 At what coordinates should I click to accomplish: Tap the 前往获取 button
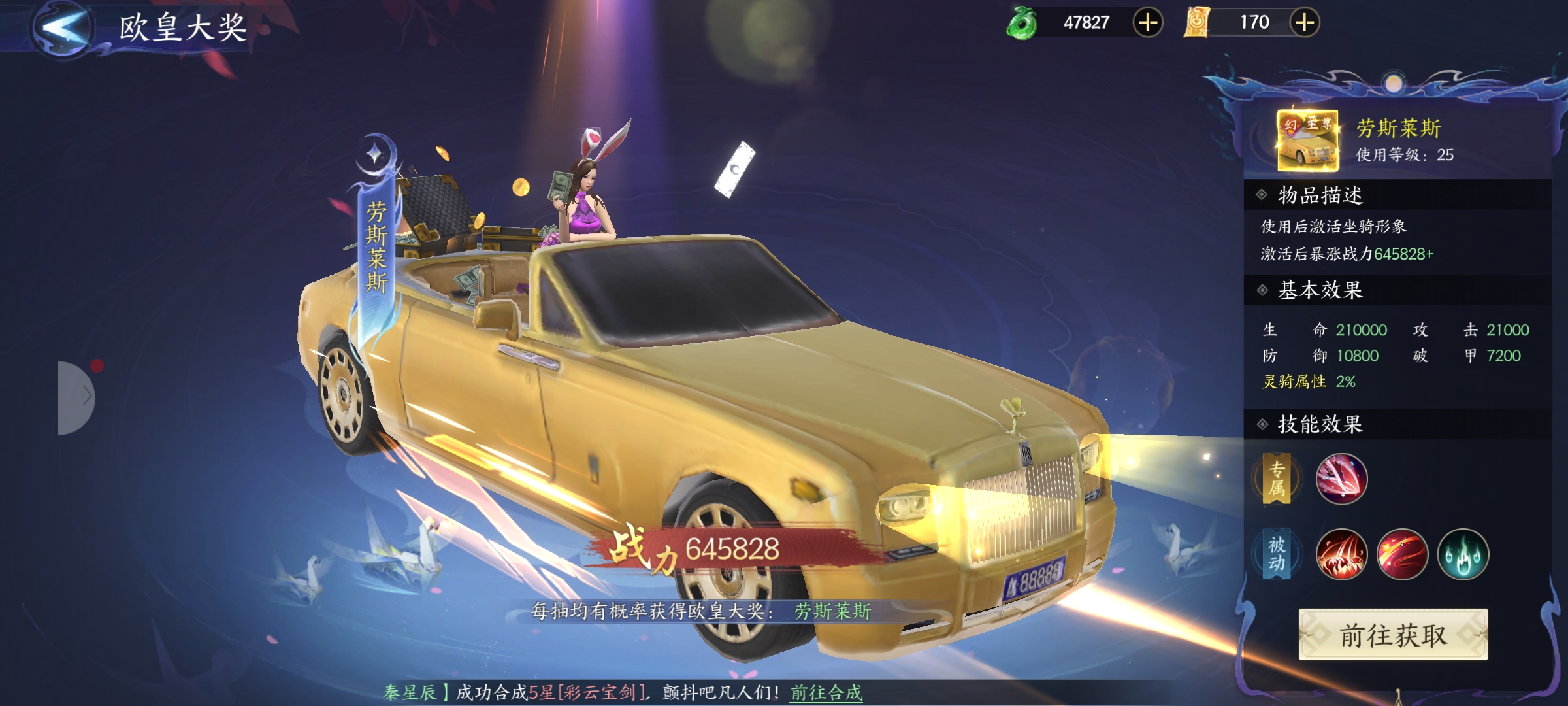coord(1393,635)
